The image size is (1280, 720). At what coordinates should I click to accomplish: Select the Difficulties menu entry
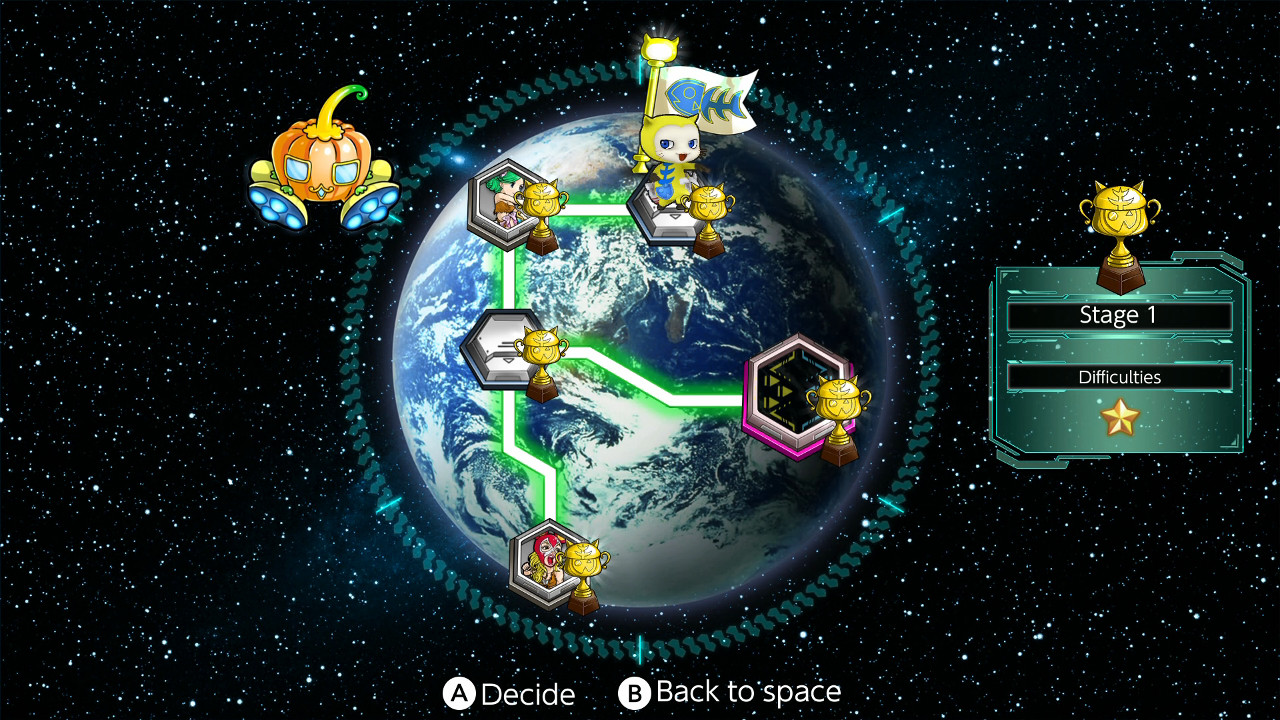pos(1120,377)
